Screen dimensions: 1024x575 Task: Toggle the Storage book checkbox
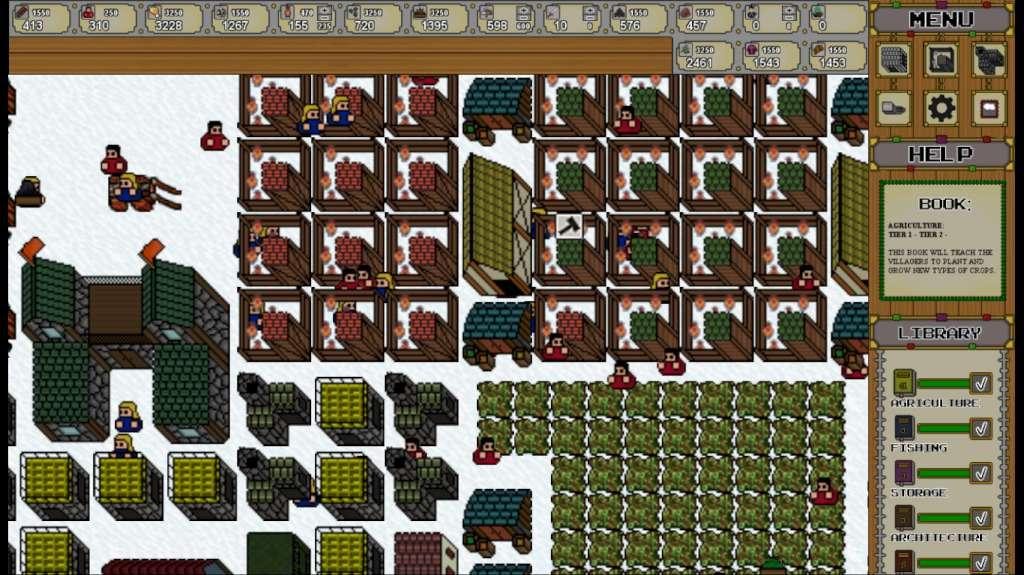tap(981, 473)
